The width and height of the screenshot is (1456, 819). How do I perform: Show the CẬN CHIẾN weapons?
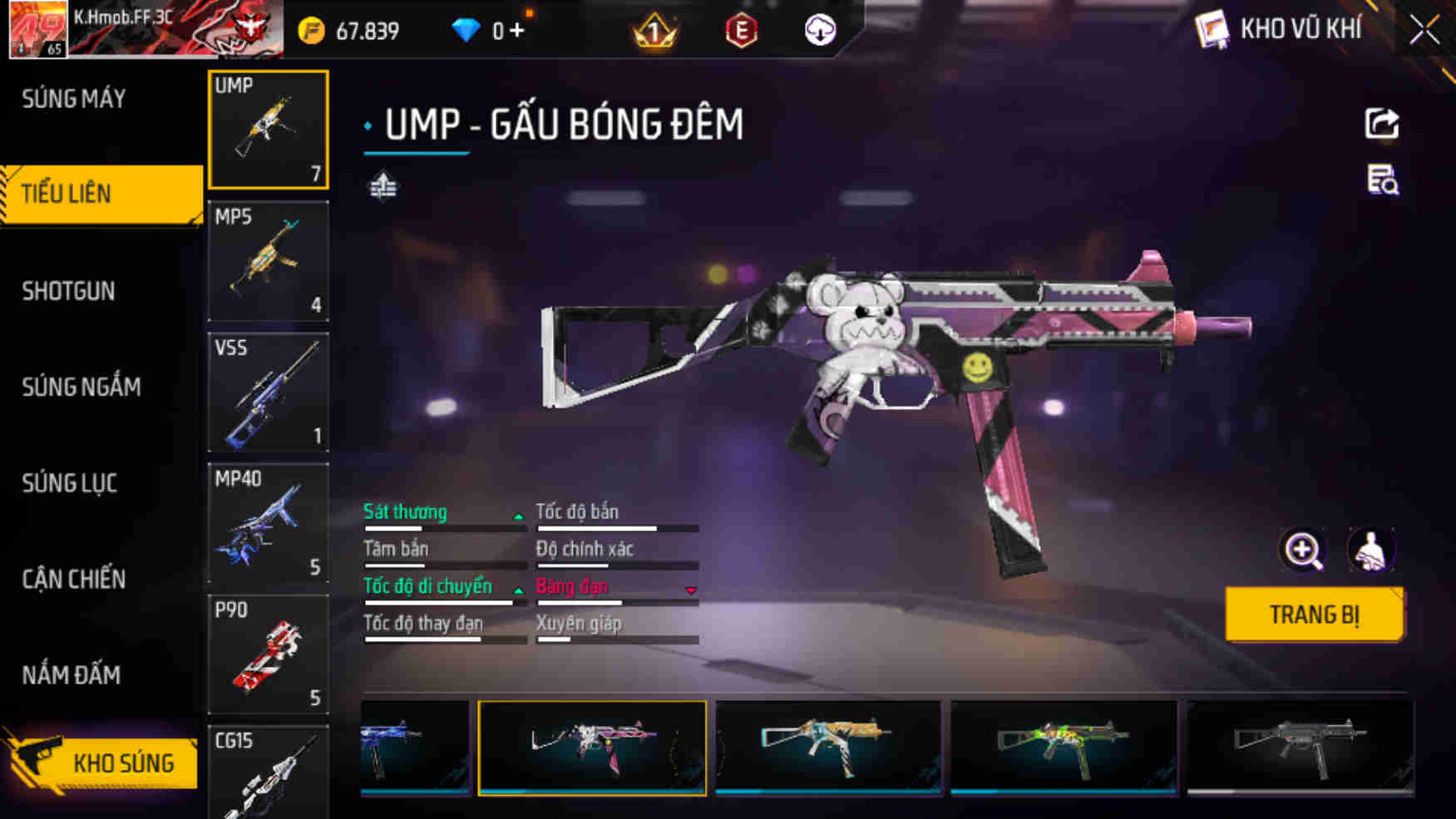click(73, 579)
